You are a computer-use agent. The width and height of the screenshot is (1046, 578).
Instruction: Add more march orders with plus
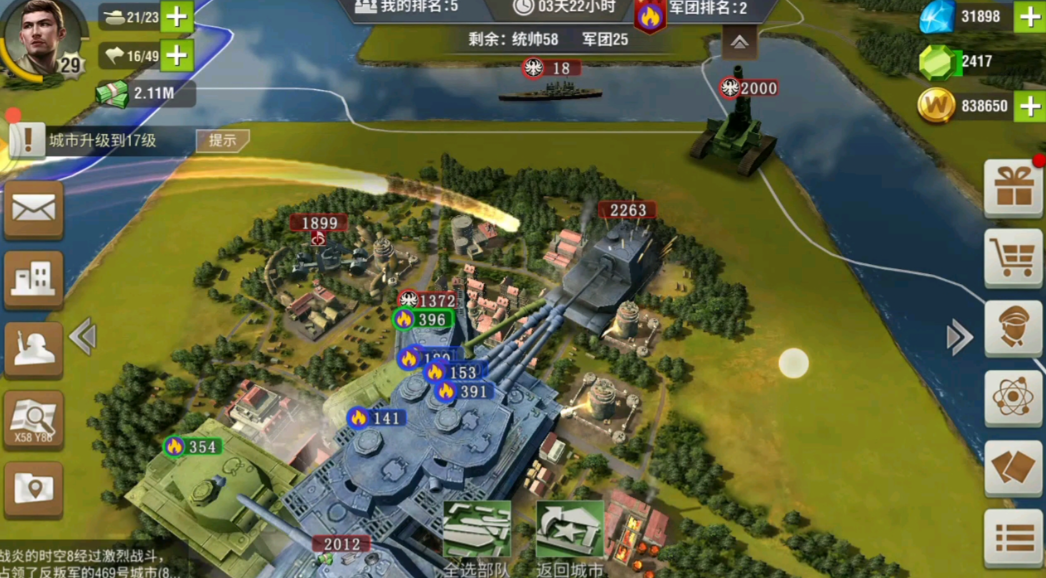[176, 55]
